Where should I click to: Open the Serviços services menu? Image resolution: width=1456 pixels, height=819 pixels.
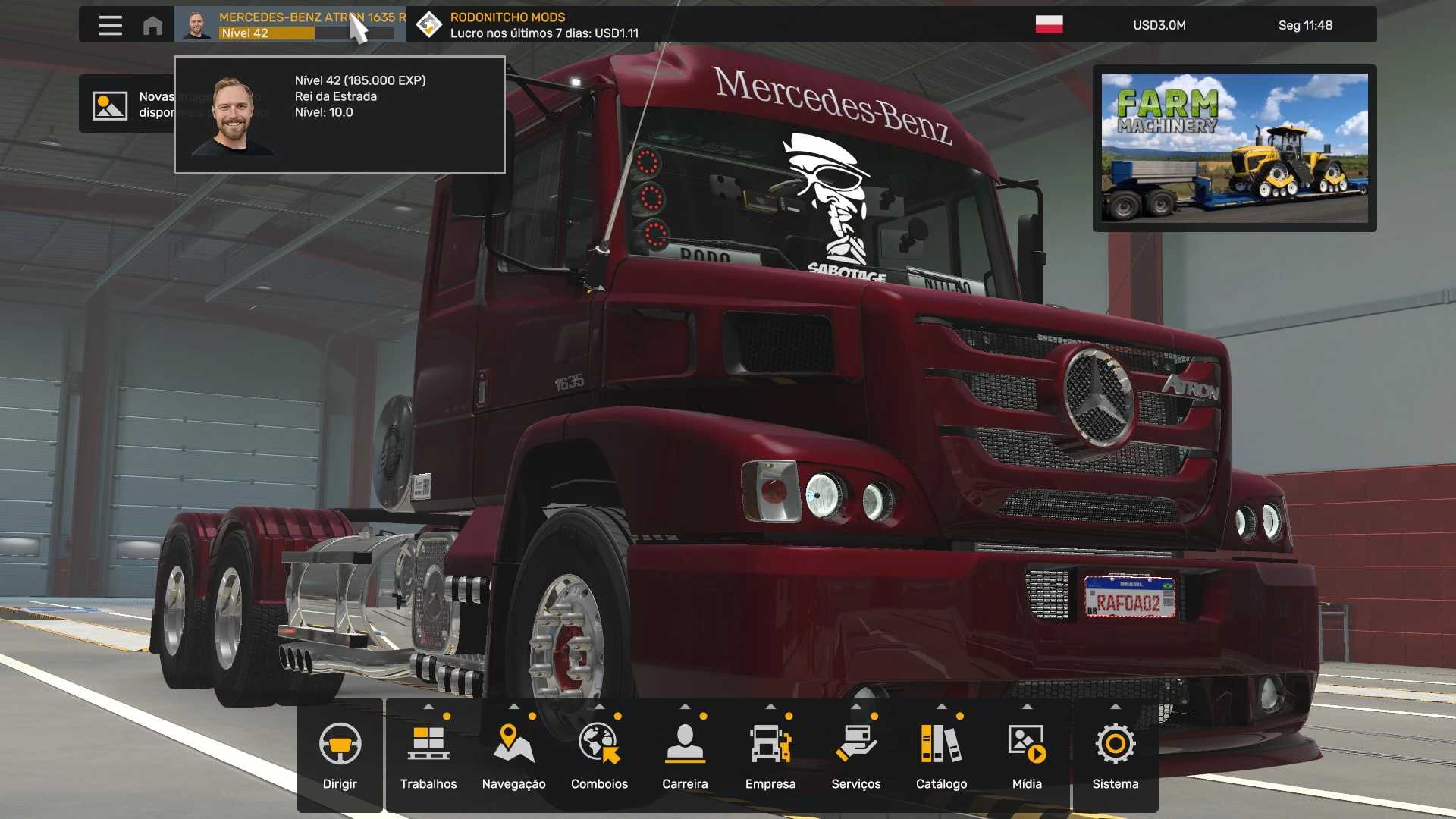855,755
